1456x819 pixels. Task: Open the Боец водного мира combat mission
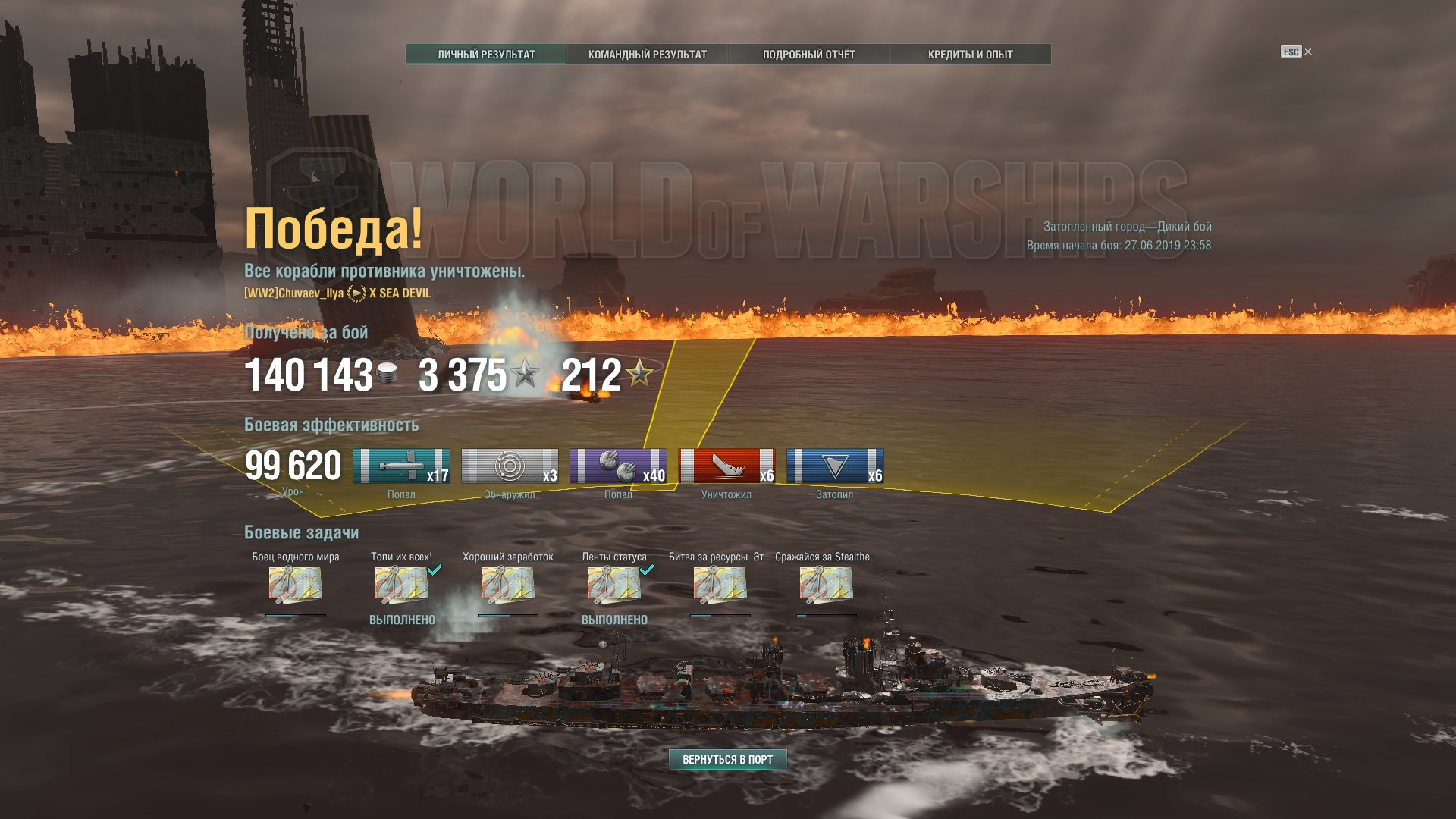[x=295, y=585]
